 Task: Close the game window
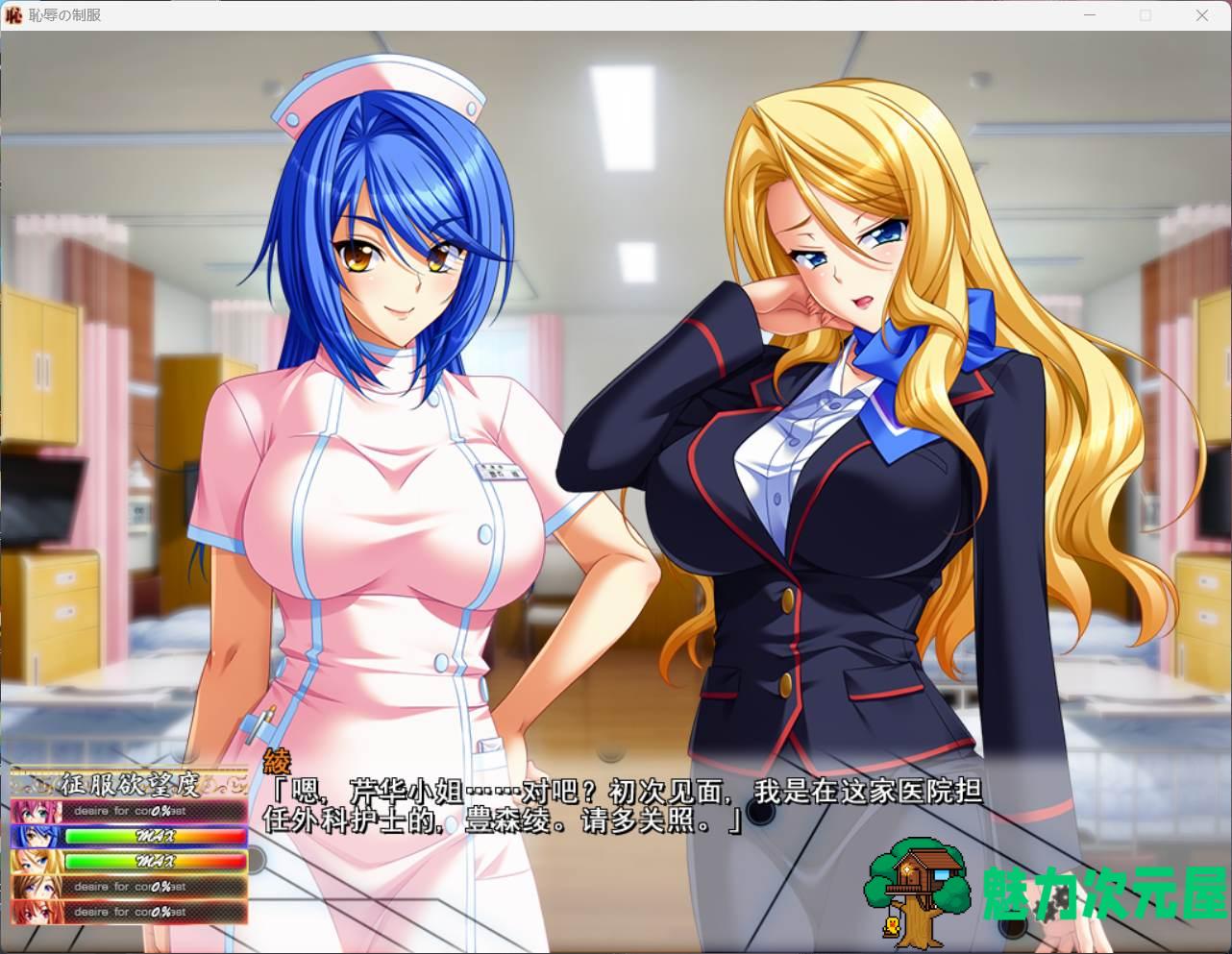[1201, 15]
